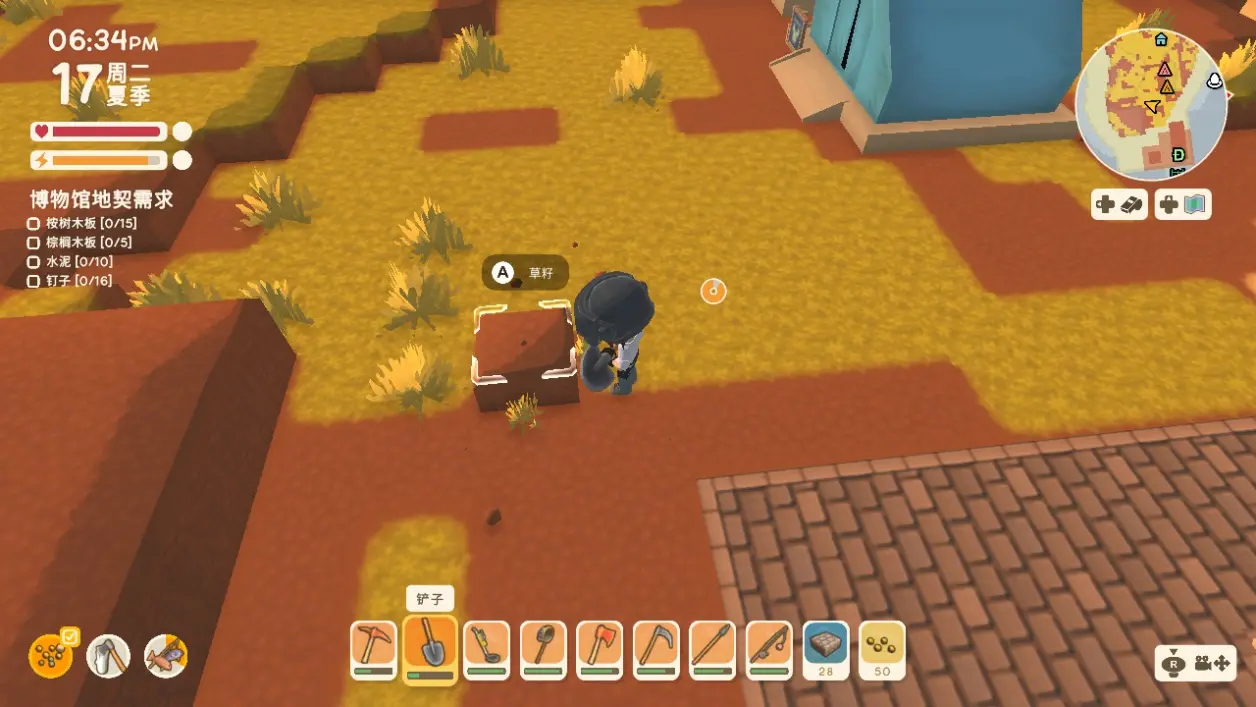Select the pink tent marker on minimap
Image resolution: width=1256 pixels, height=707 pixels.
1164,70
